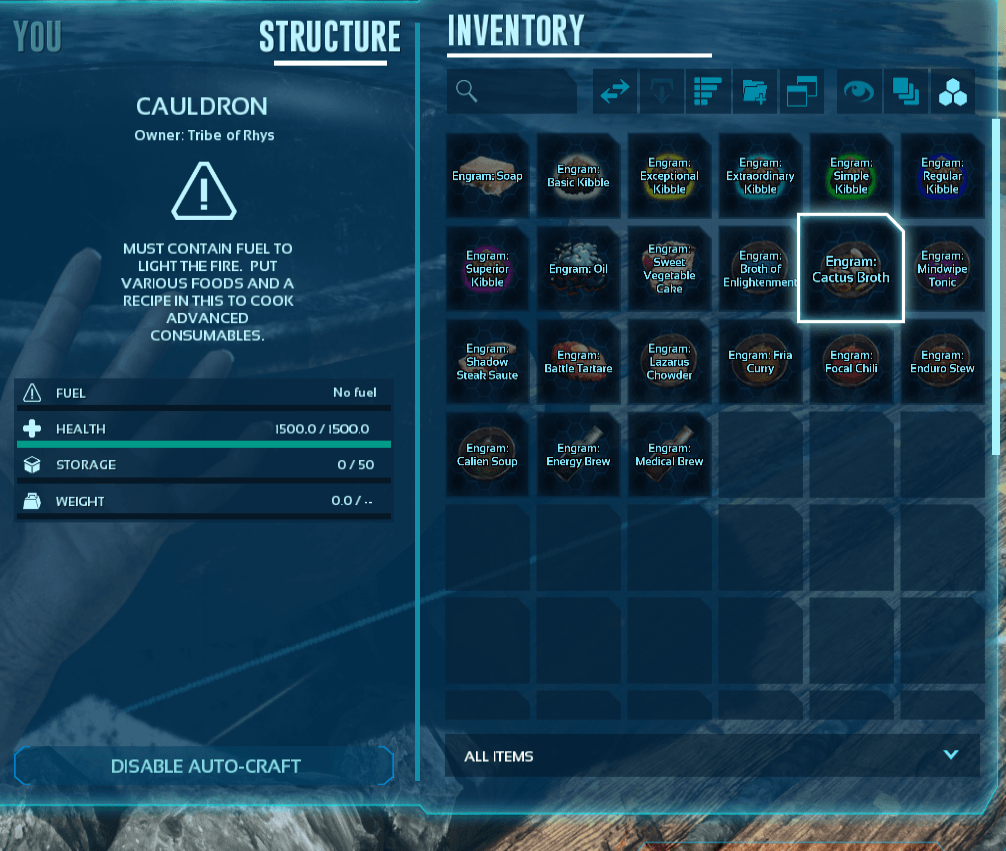Select the Soap engram

tap(487, 176)
